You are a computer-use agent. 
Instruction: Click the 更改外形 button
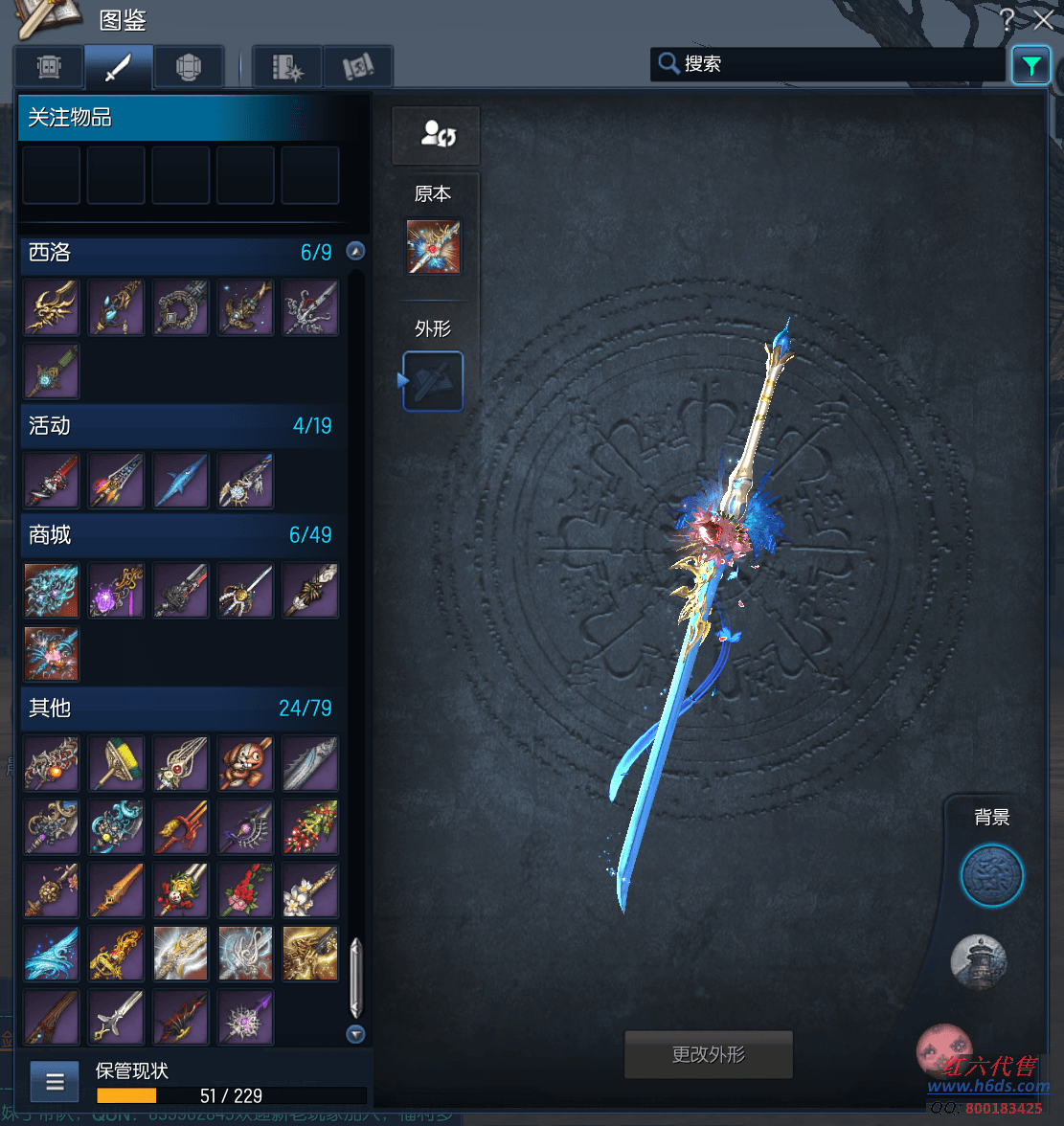point(708,1054)
